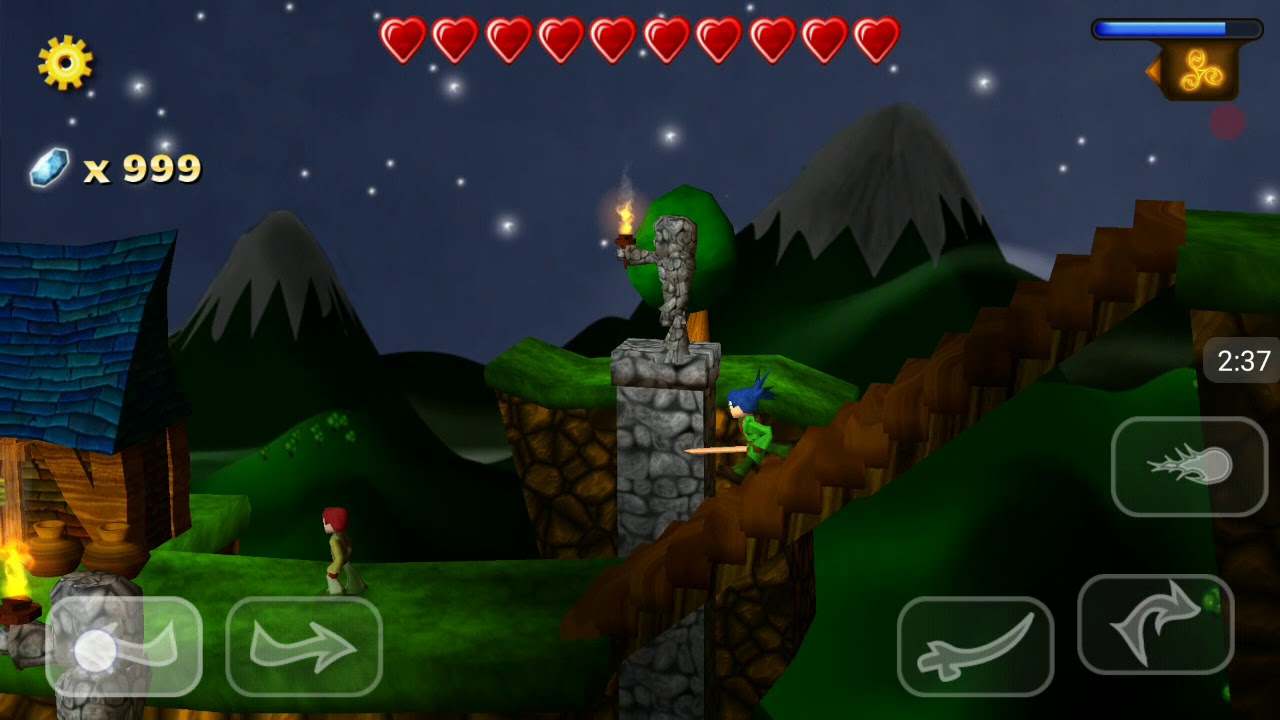Tap the move right arrow button

[304, 647]
